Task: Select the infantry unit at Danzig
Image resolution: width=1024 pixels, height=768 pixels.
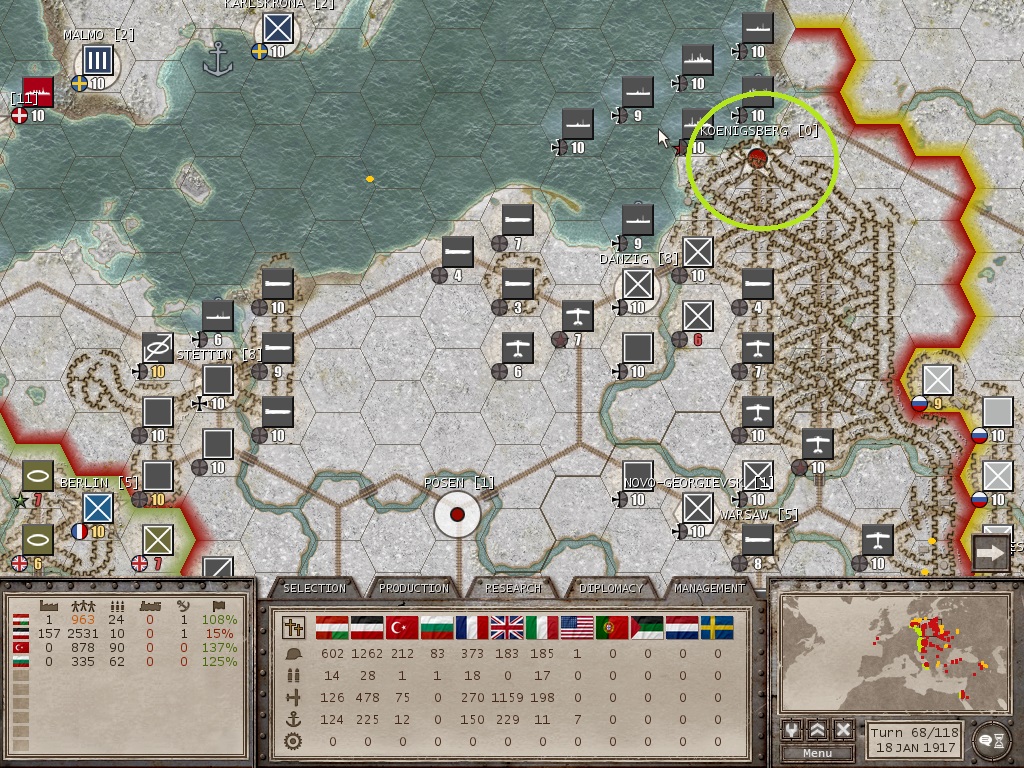Action: (x=637, y=286)
